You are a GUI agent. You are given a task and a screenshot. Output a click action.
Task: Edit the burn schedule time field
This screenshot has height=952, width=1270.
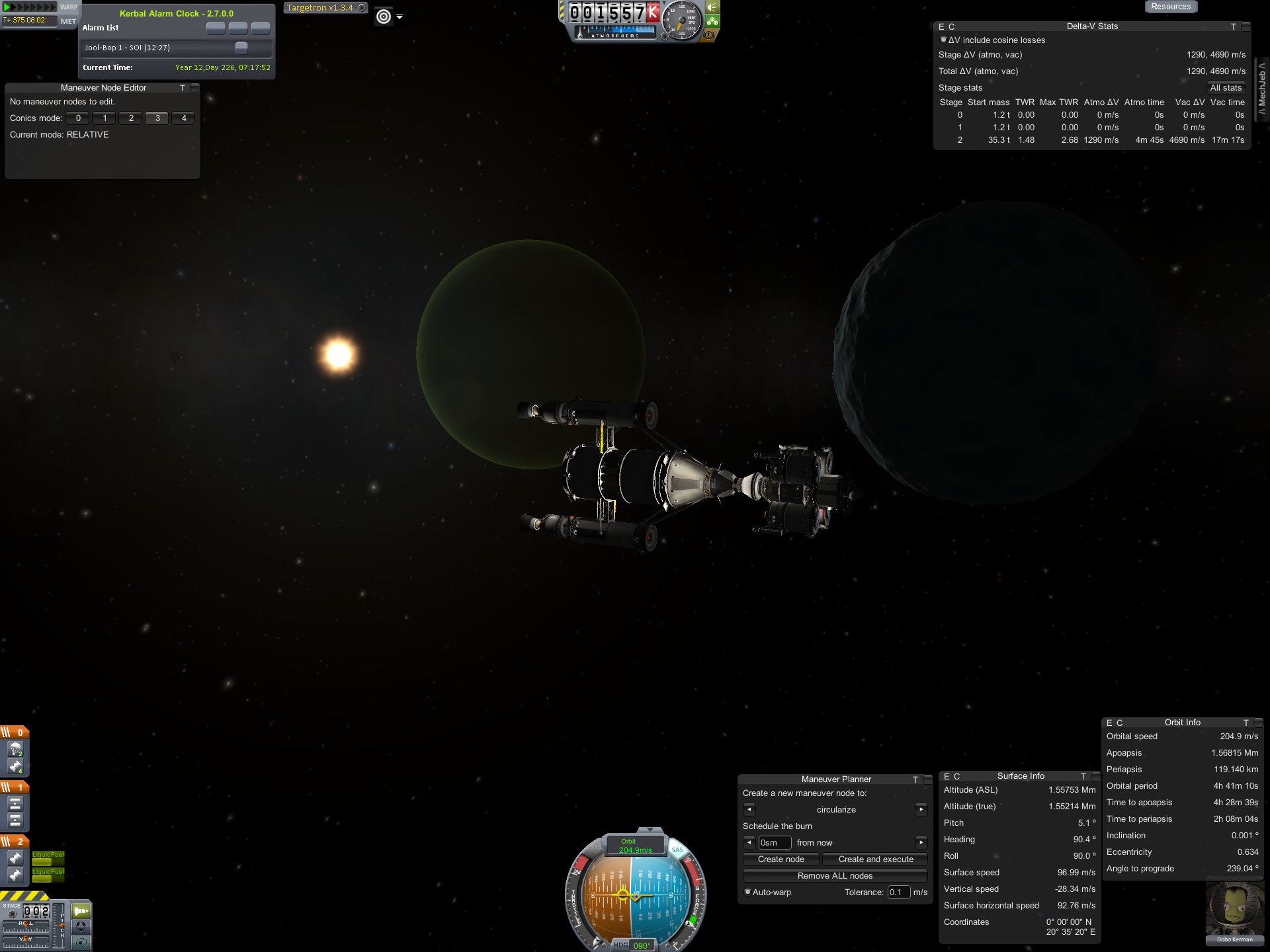(774, 843)
